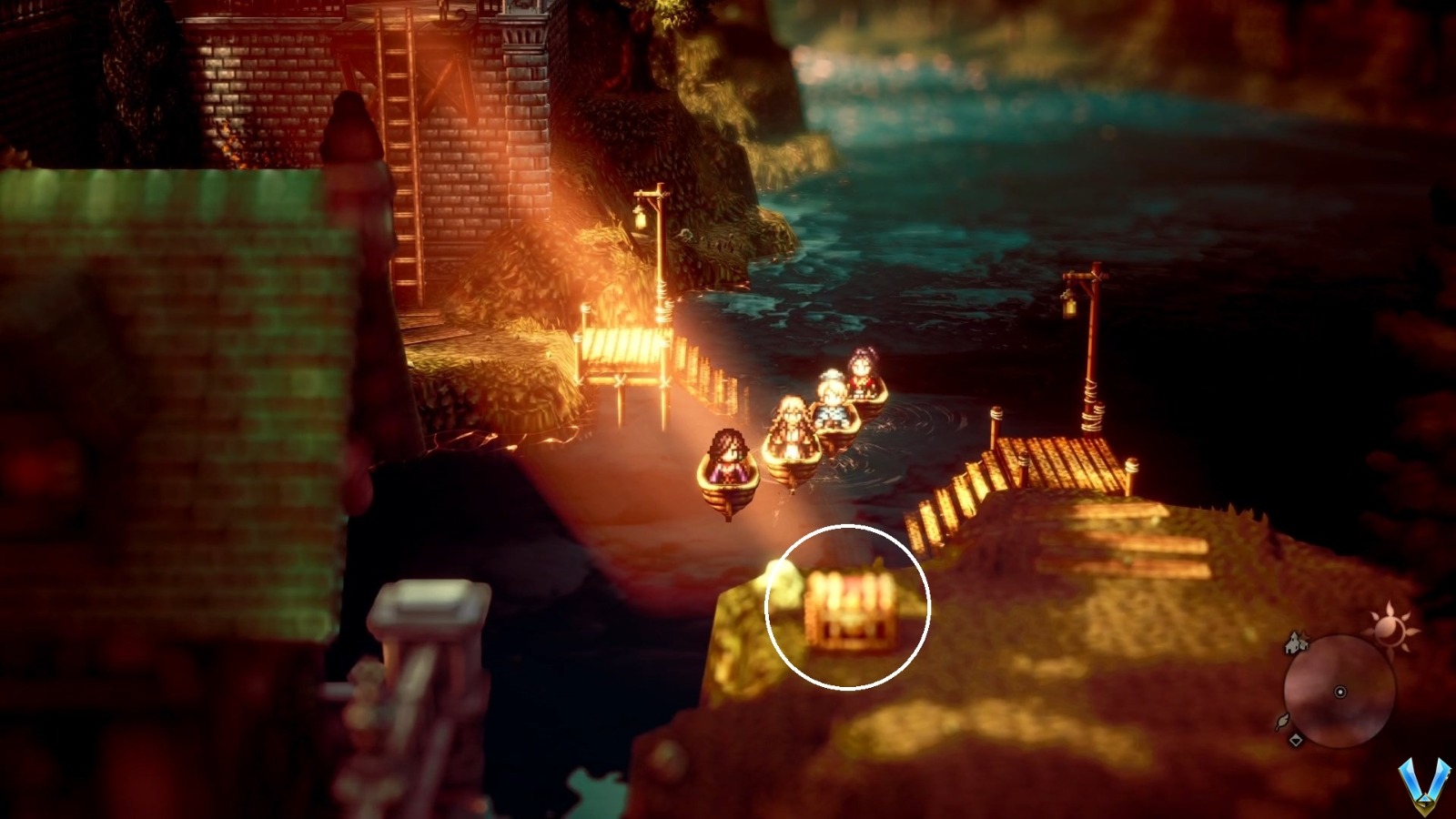Select the red-clad character in the rear boat

pos(863,369)
